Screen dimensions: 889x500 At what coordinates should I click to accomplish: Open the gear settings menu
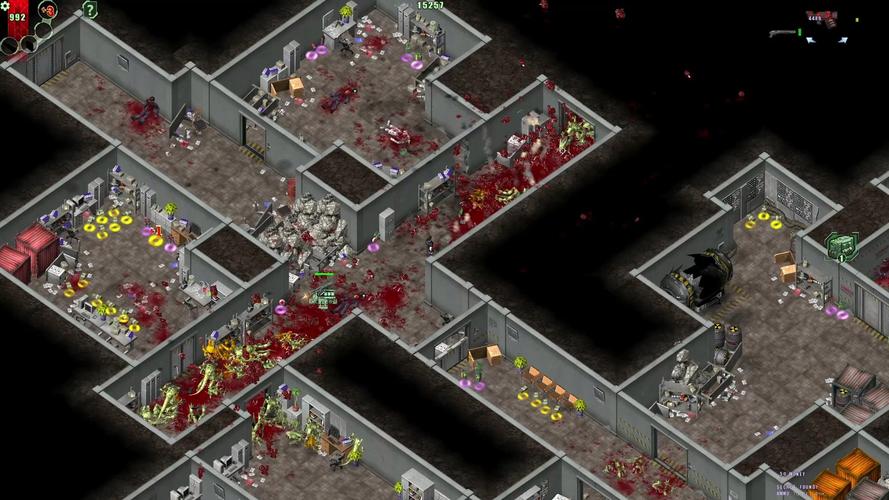[x=5, y=6]
